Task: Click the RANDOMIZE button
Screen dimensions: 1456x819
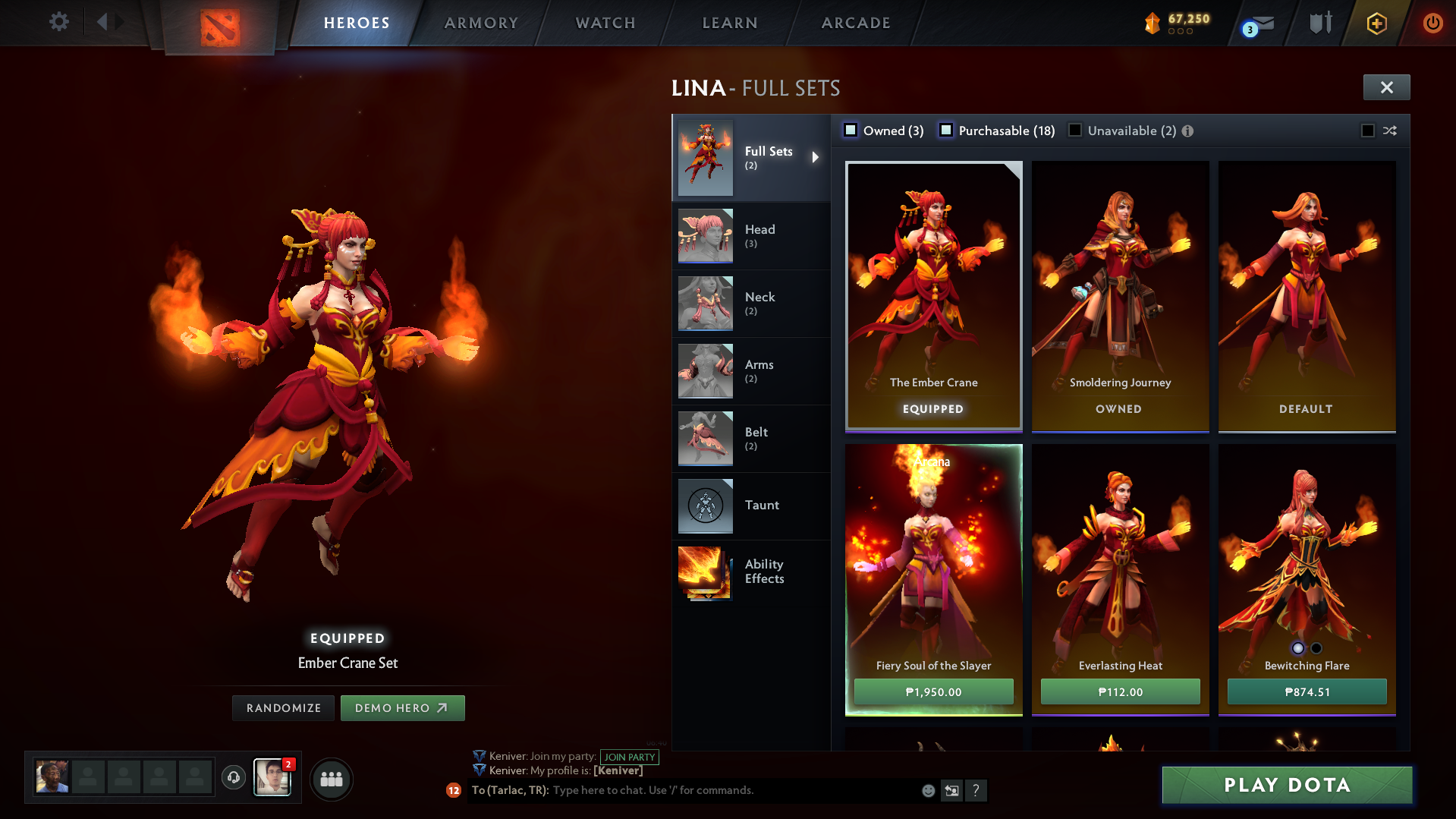Action: [283, 707]
